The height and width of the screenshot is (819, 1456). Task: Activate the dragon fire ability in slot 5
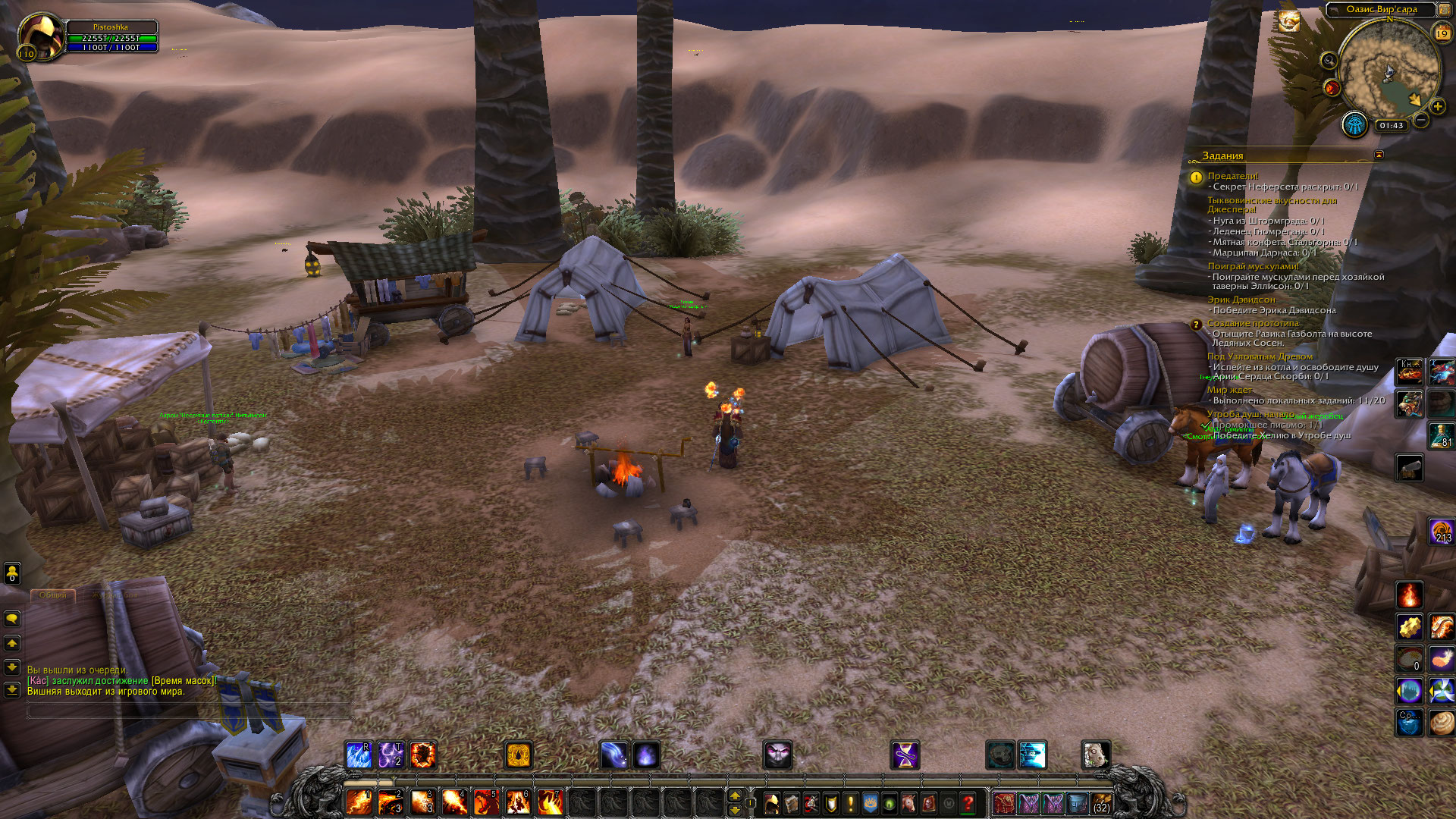485,802
